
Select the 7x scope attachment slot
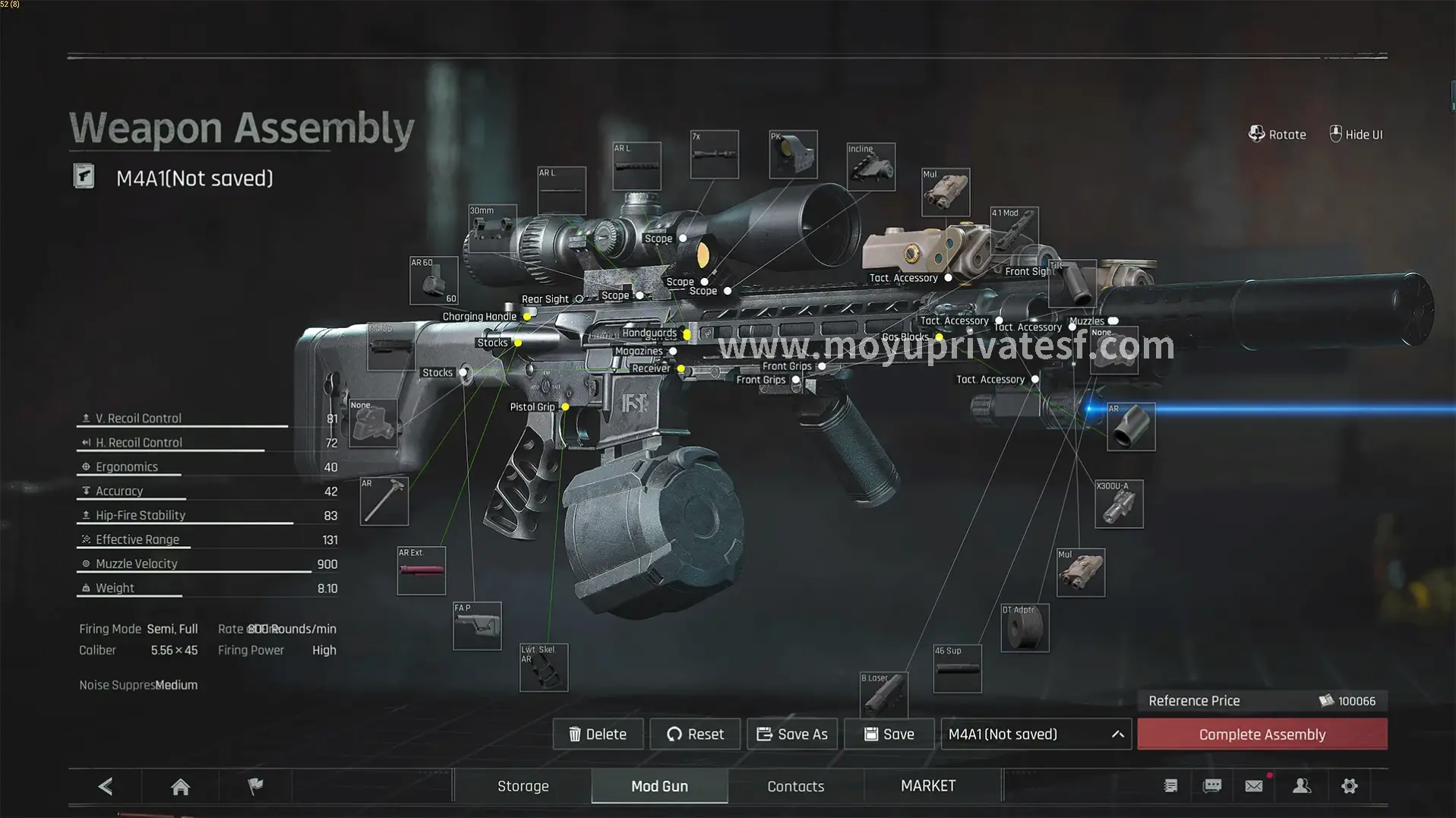(x=714, y=155)
